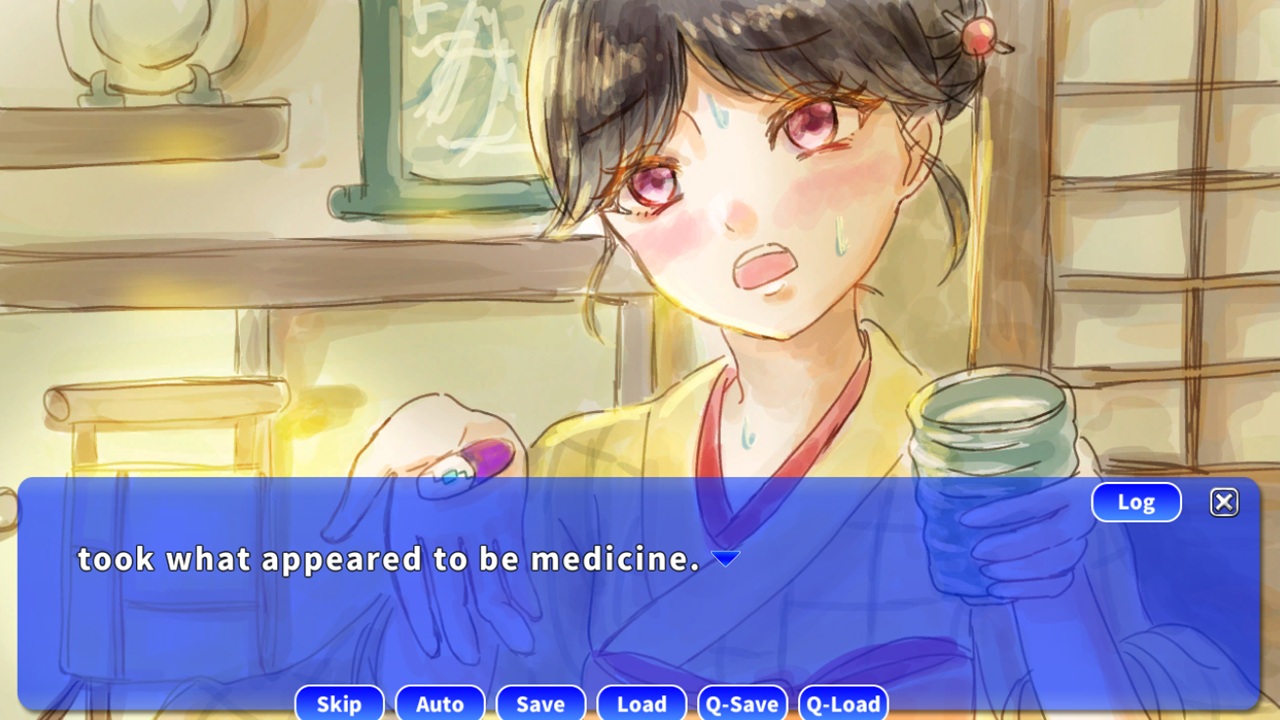Open the Save screen
This screenshot has width=1280, height=720.
(540, 704)
